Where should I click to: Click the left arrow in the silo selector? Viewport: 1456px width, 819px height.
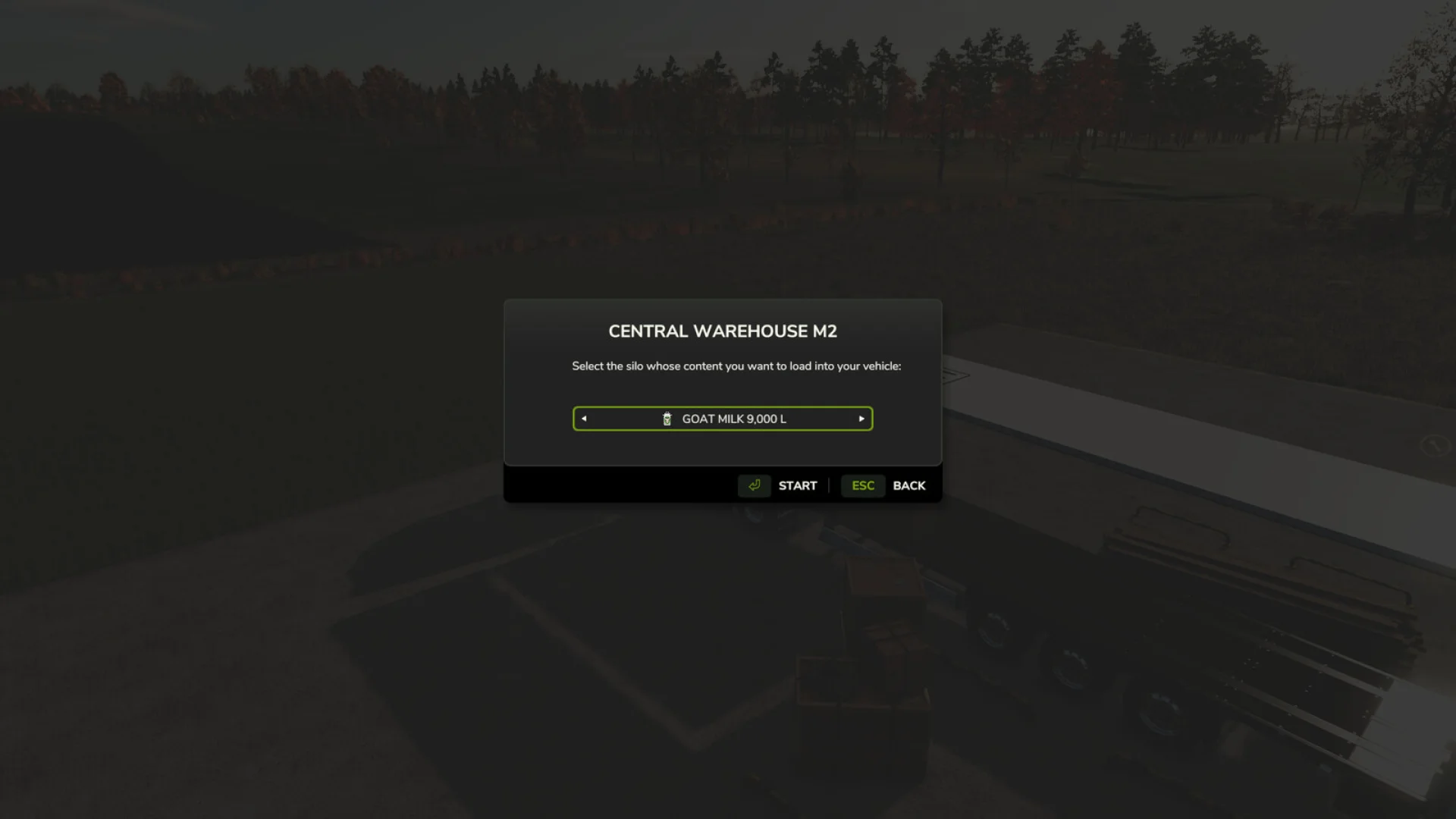coord(583,418)
